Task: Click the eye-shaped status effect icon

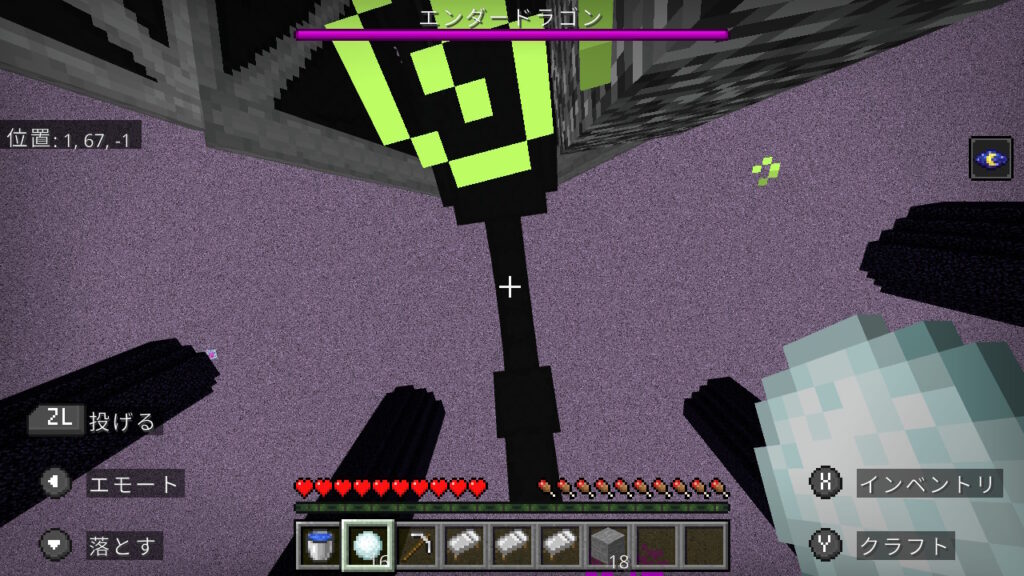Action: (x=990, y=158)
